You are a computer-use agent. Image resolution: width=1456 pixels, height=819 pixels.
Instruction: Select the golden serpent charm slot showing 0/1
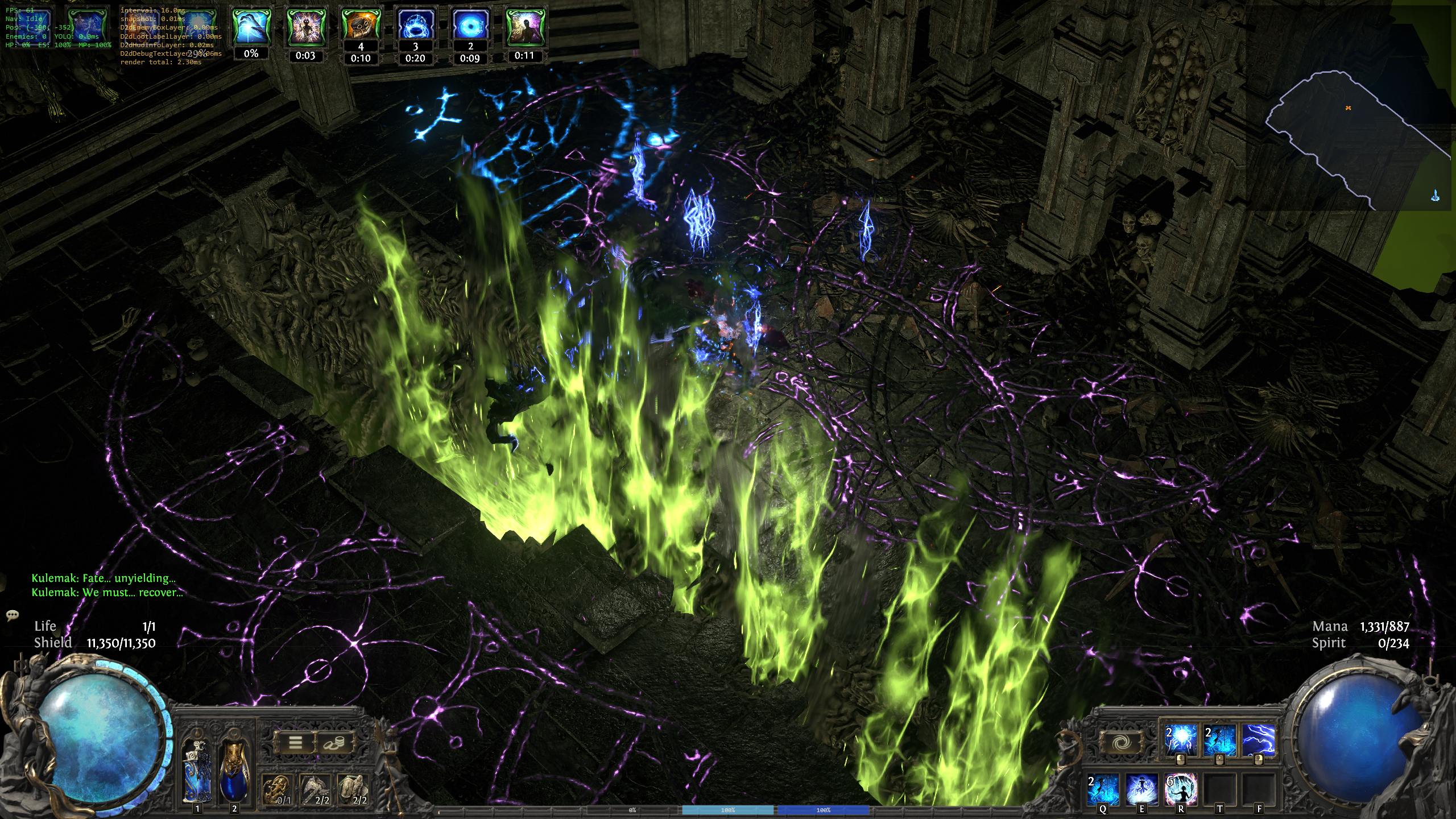click(x=278, y=789)
